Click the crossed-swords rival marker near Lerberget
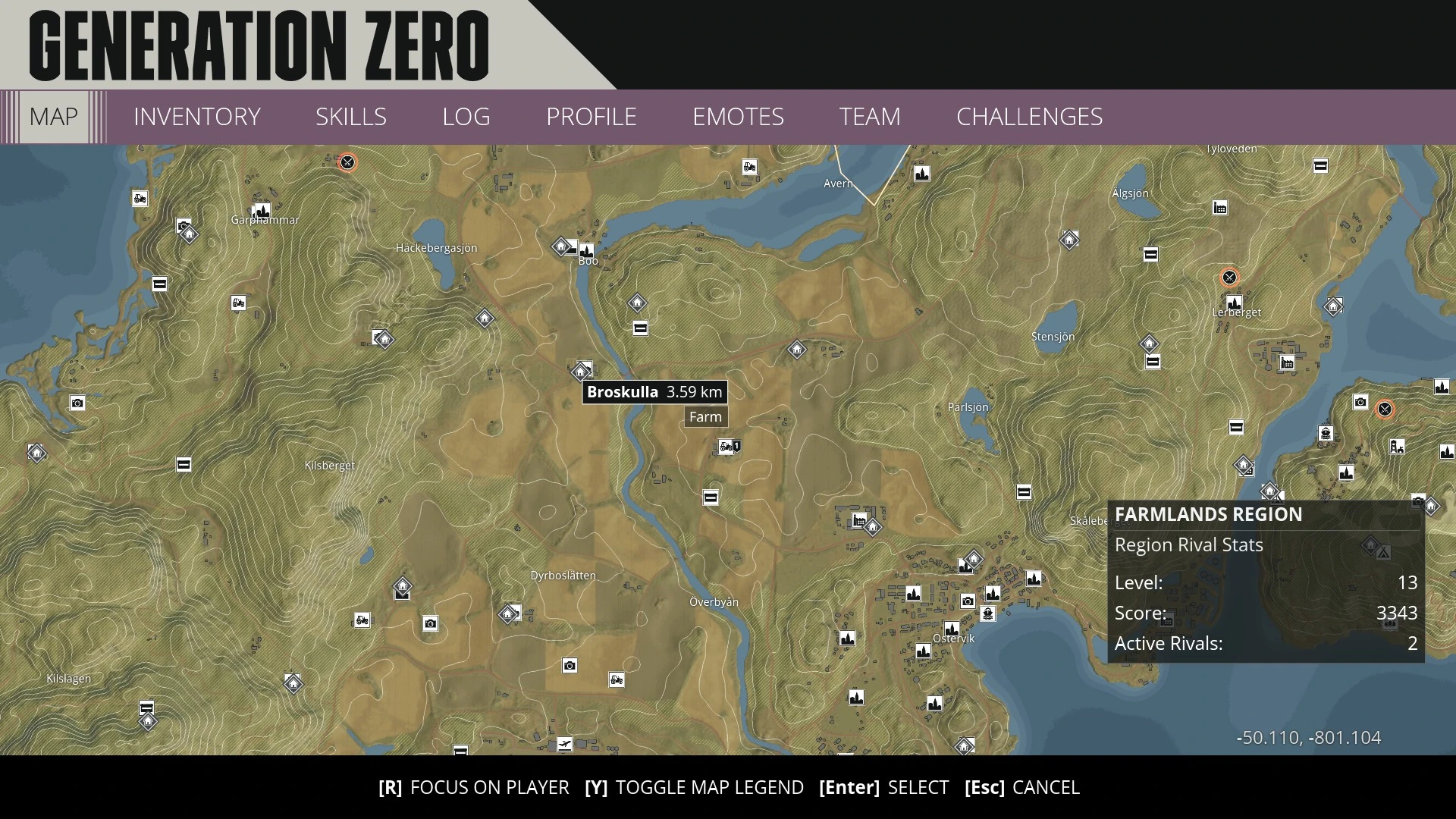The width and height of the screenshot is (1456, 819). pyautogui.click(x=1230, y=278)
